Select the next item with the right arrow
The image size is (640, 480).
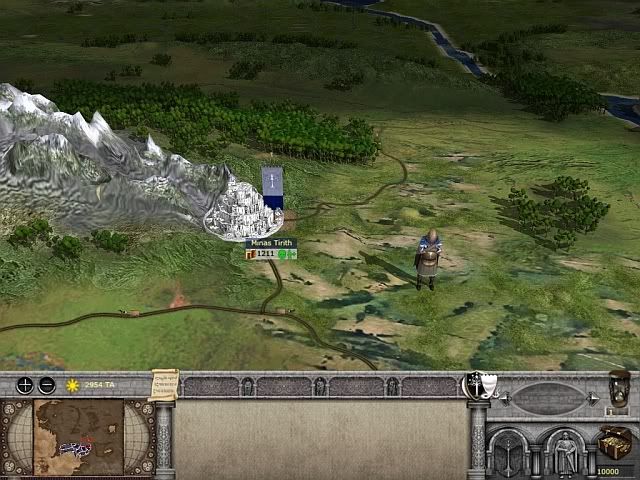tap(592, 399)
